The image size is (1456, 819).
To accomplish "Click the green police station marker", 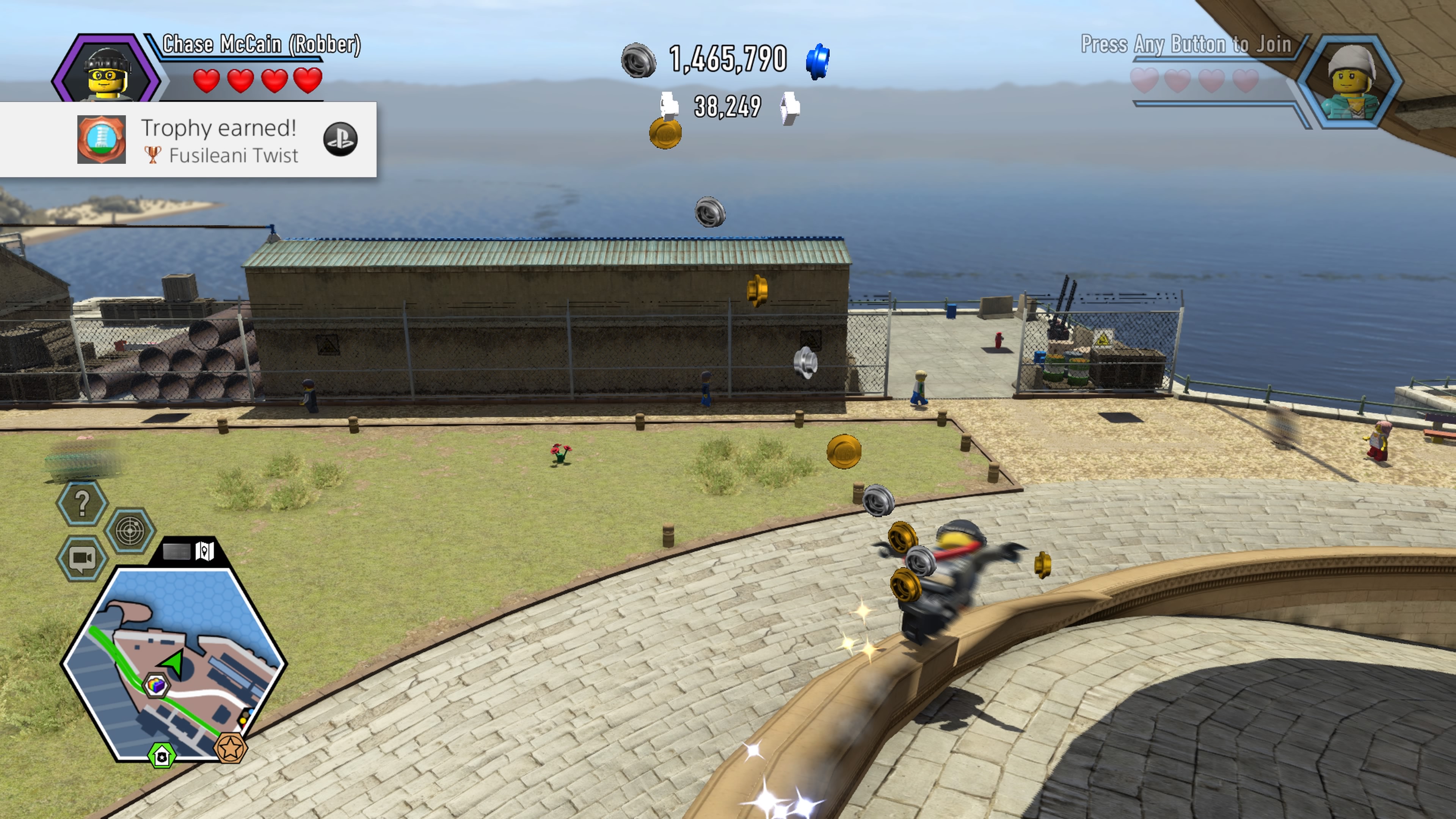I will point(162,756).
